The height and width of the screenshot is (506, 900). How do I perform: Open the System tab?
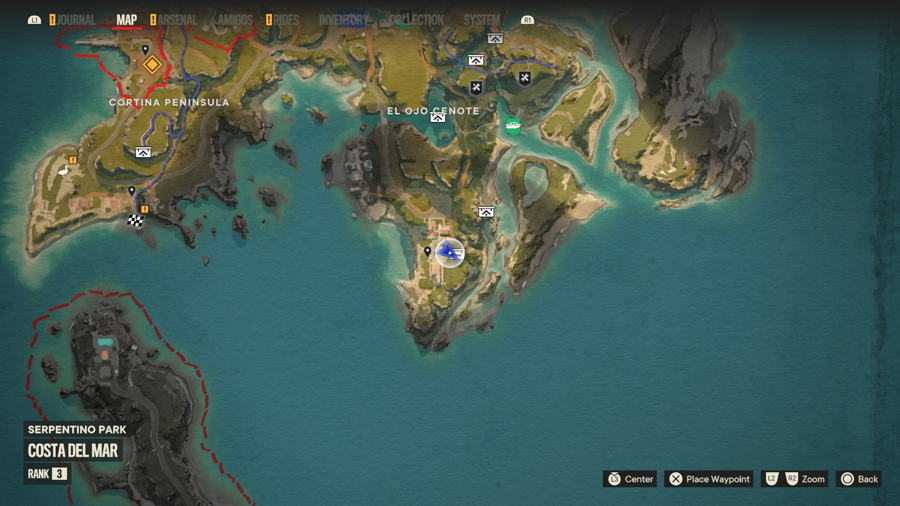(482, 20)
